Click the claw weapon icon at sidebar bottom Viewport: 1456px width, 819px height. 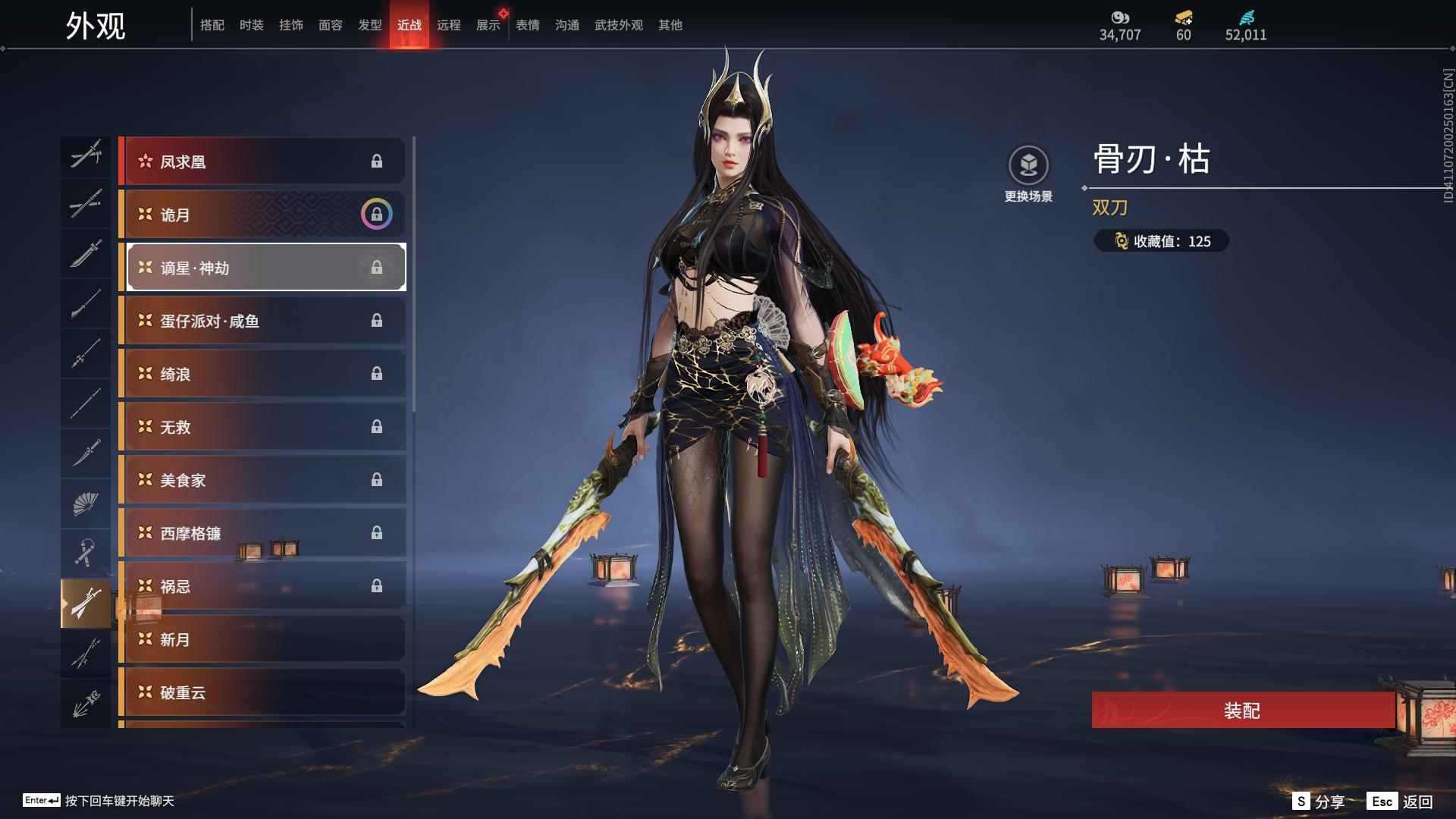86,701
